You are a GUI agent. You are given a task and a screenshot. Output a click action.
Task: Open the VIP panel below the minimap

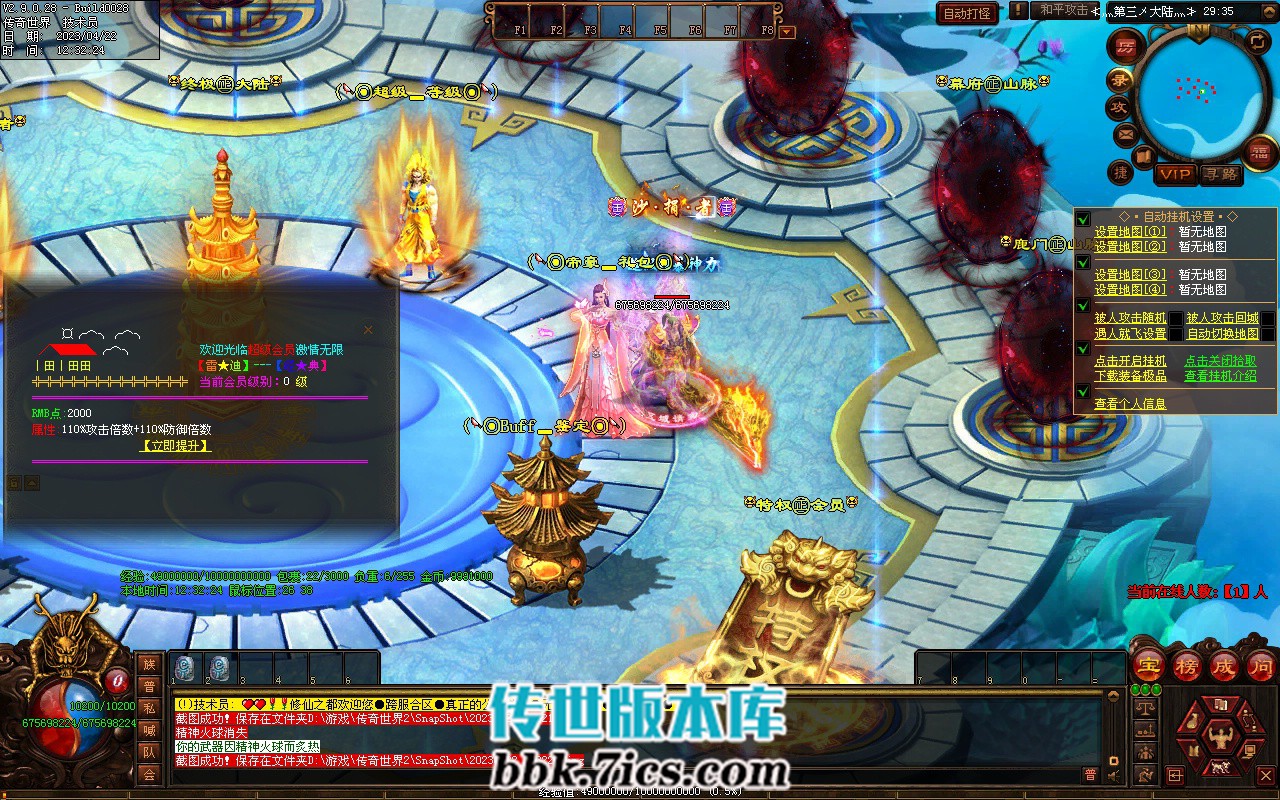1175,174
